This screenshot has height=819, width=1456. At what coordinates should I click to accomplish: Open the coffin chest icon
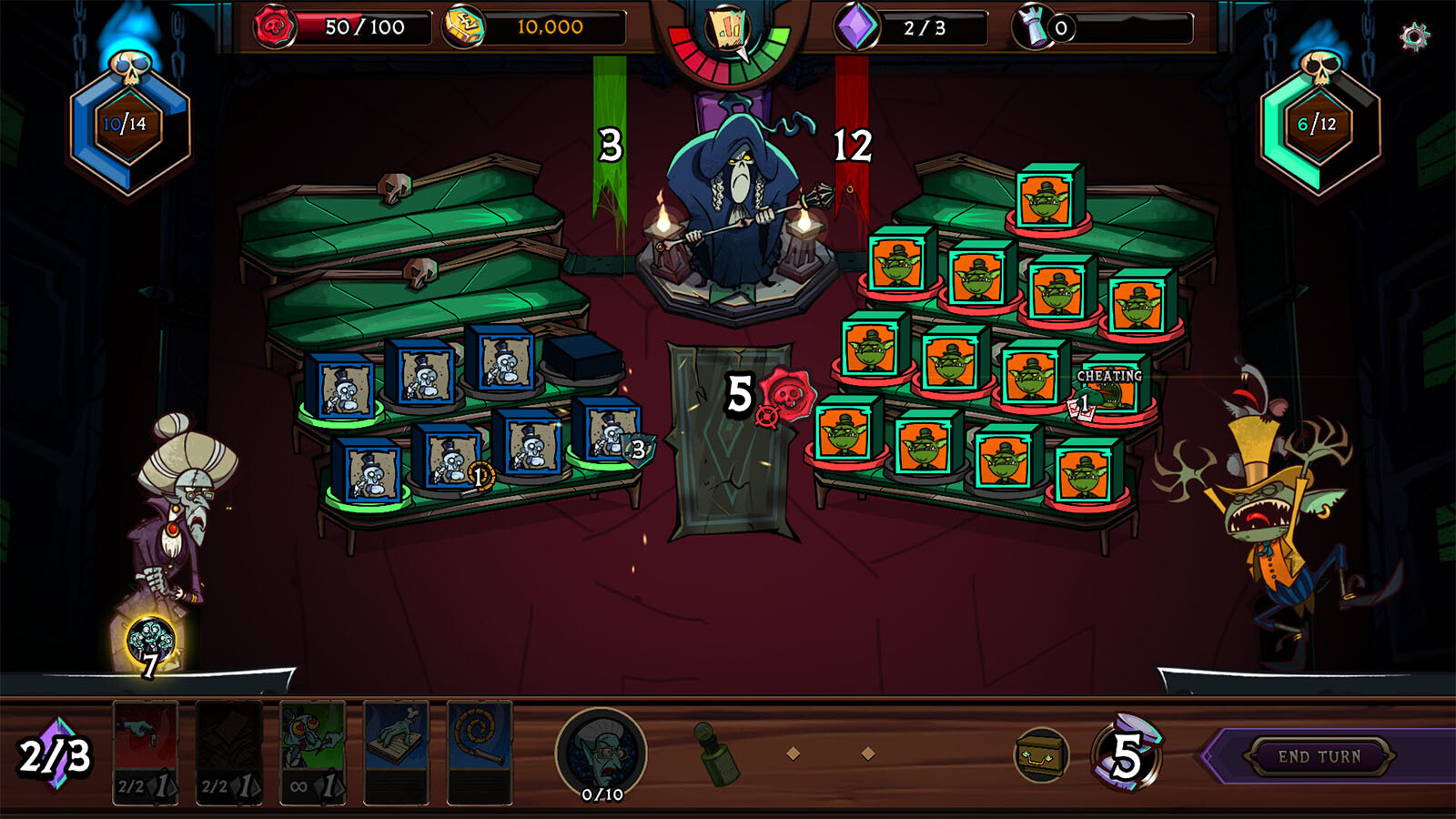(1041, 754)
